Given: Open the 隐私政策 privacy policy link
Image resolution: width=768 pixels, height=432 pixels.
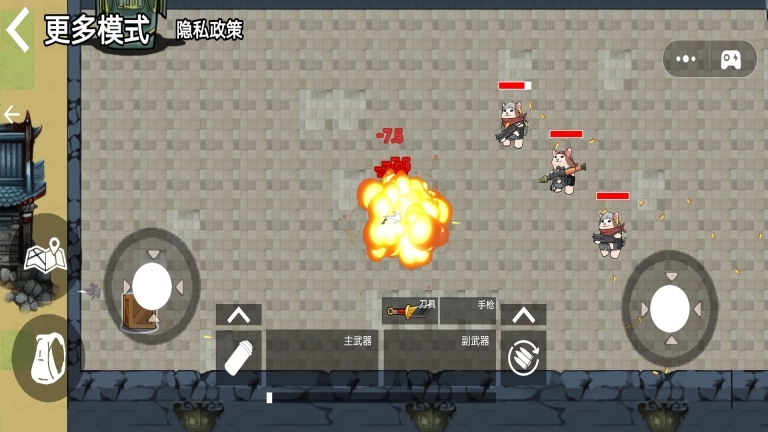Looking at the screenshot, I should click(210, 30).
